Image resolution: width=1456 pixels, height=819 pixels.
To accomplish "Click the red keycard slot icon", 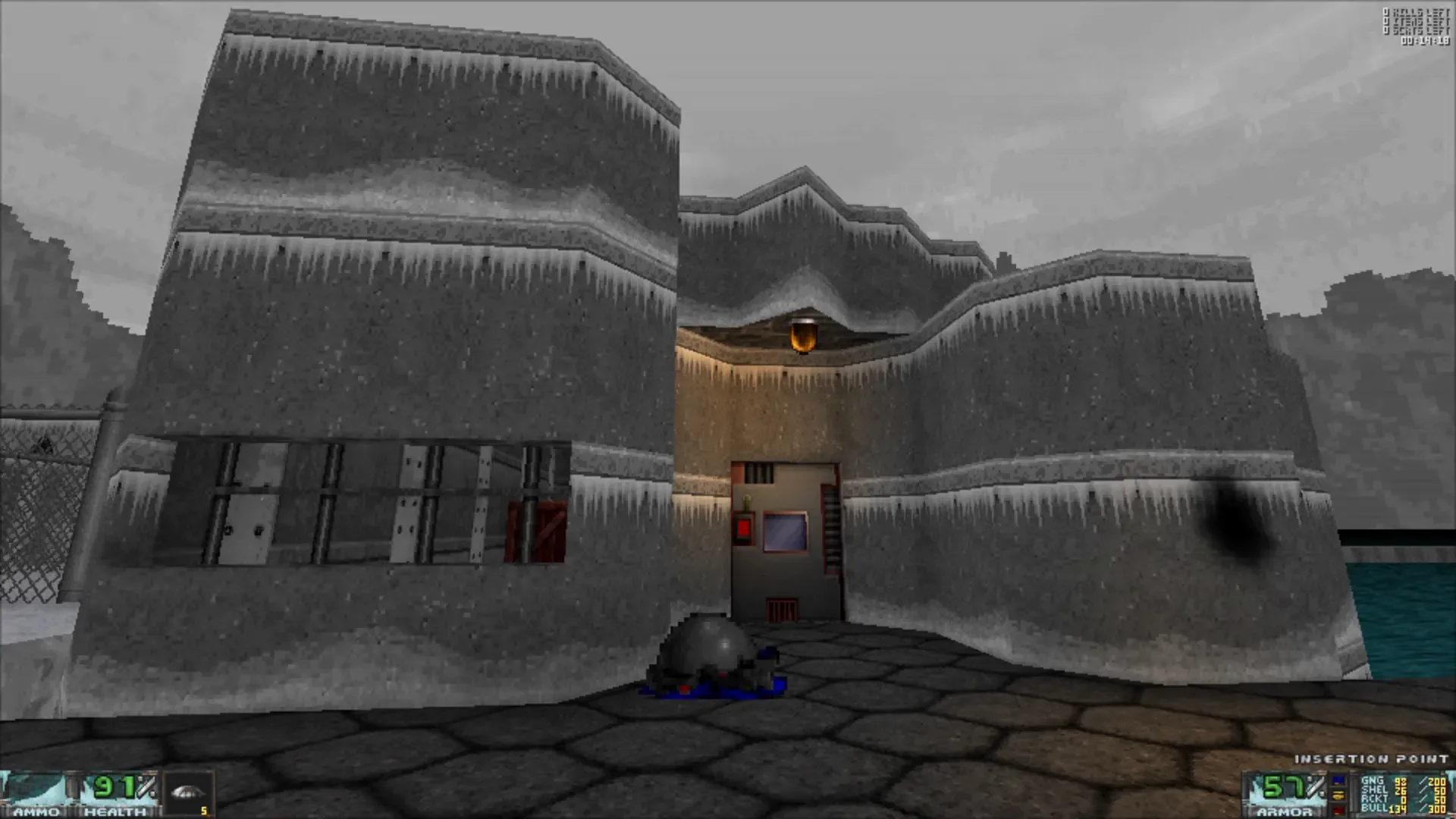I will point(1337,810).
